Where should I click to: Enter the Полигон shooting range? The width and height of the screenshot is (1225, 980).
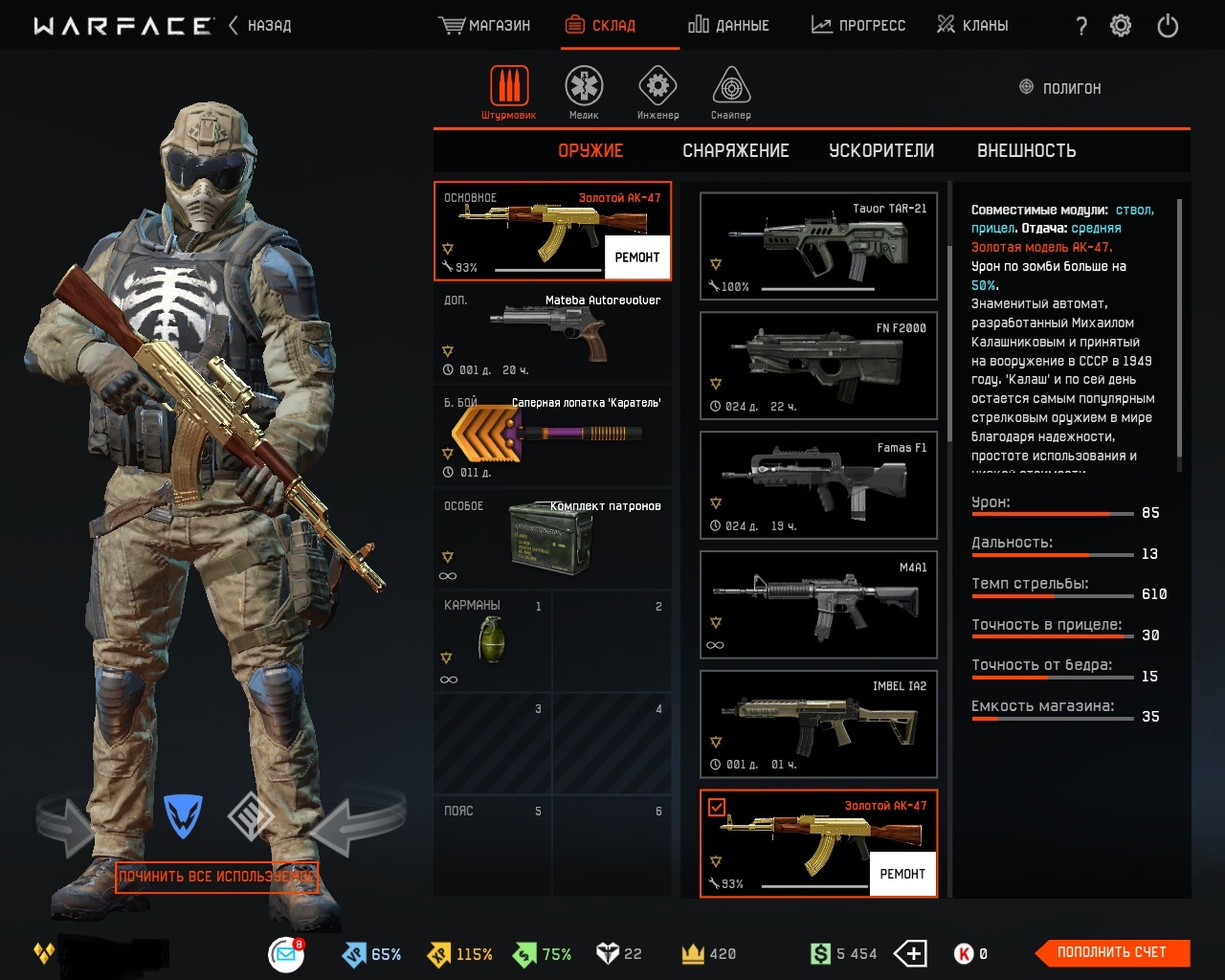click(1060, 88)
